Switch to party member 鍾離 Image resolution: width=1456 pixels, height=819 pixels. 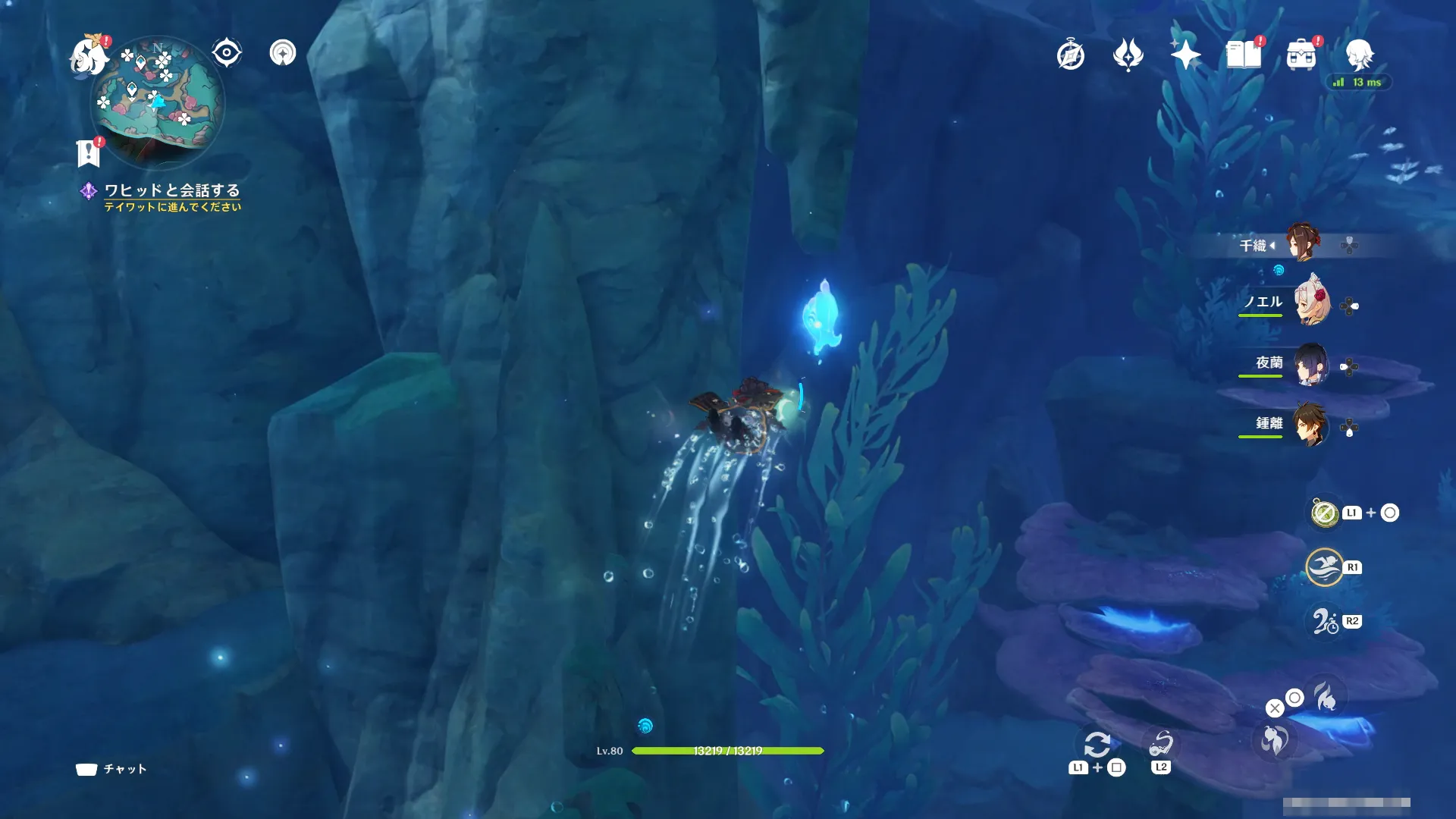1311,425
